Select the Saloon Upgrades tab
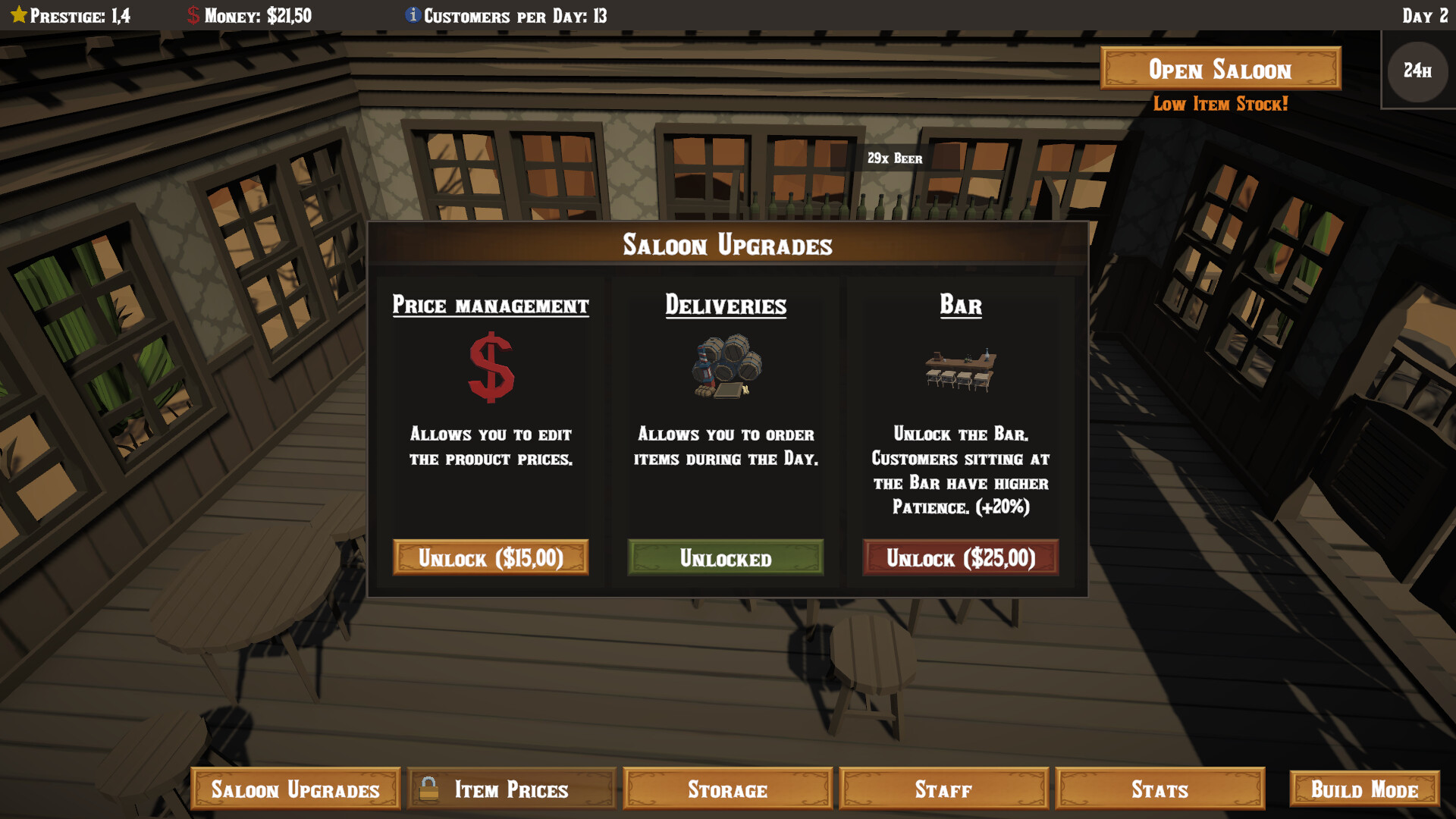The height and width of the screenshot is (819, 1456). (x=295, y=789)
